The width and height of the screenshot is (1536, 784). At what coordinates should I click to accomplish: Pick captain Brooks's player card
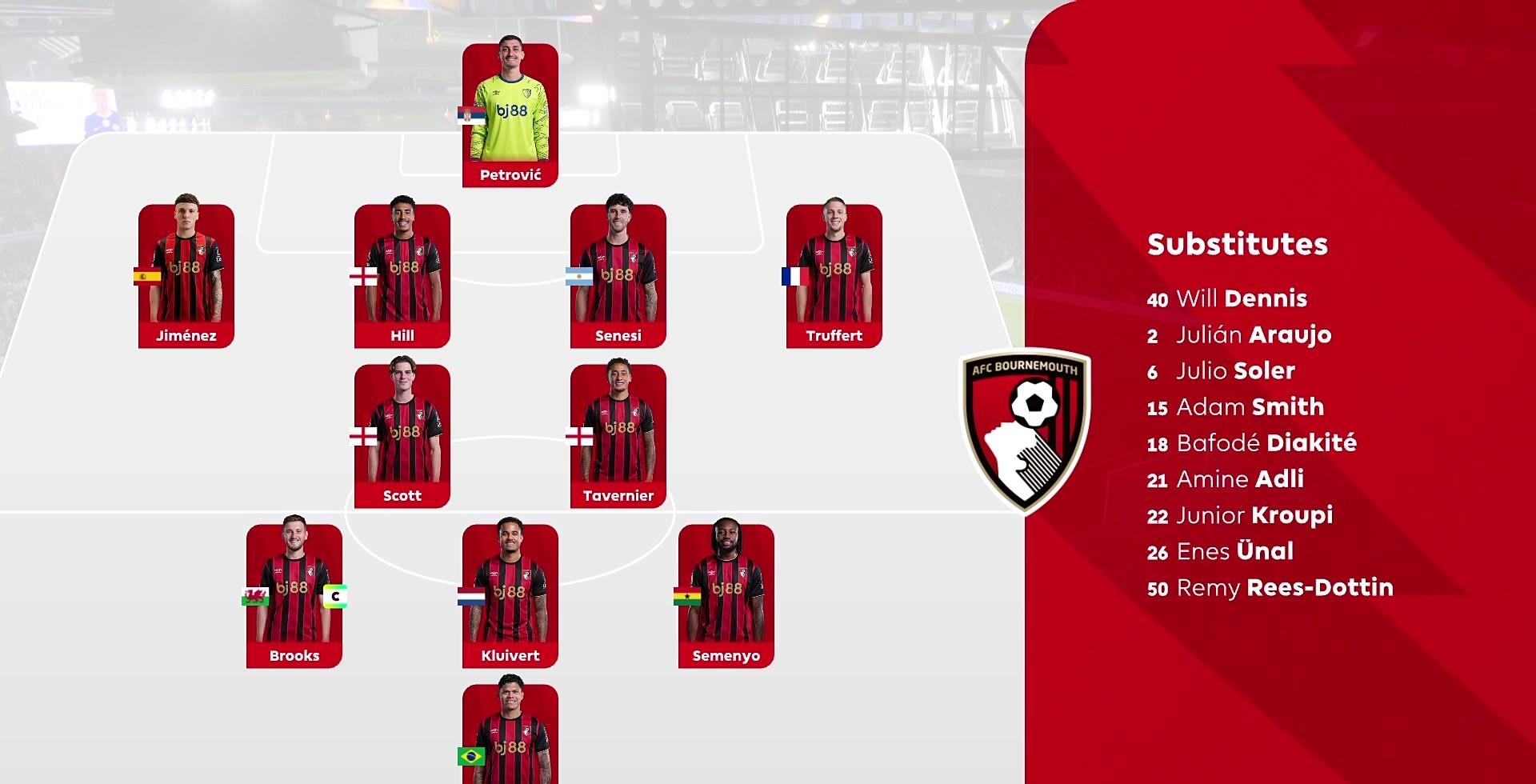294,595
